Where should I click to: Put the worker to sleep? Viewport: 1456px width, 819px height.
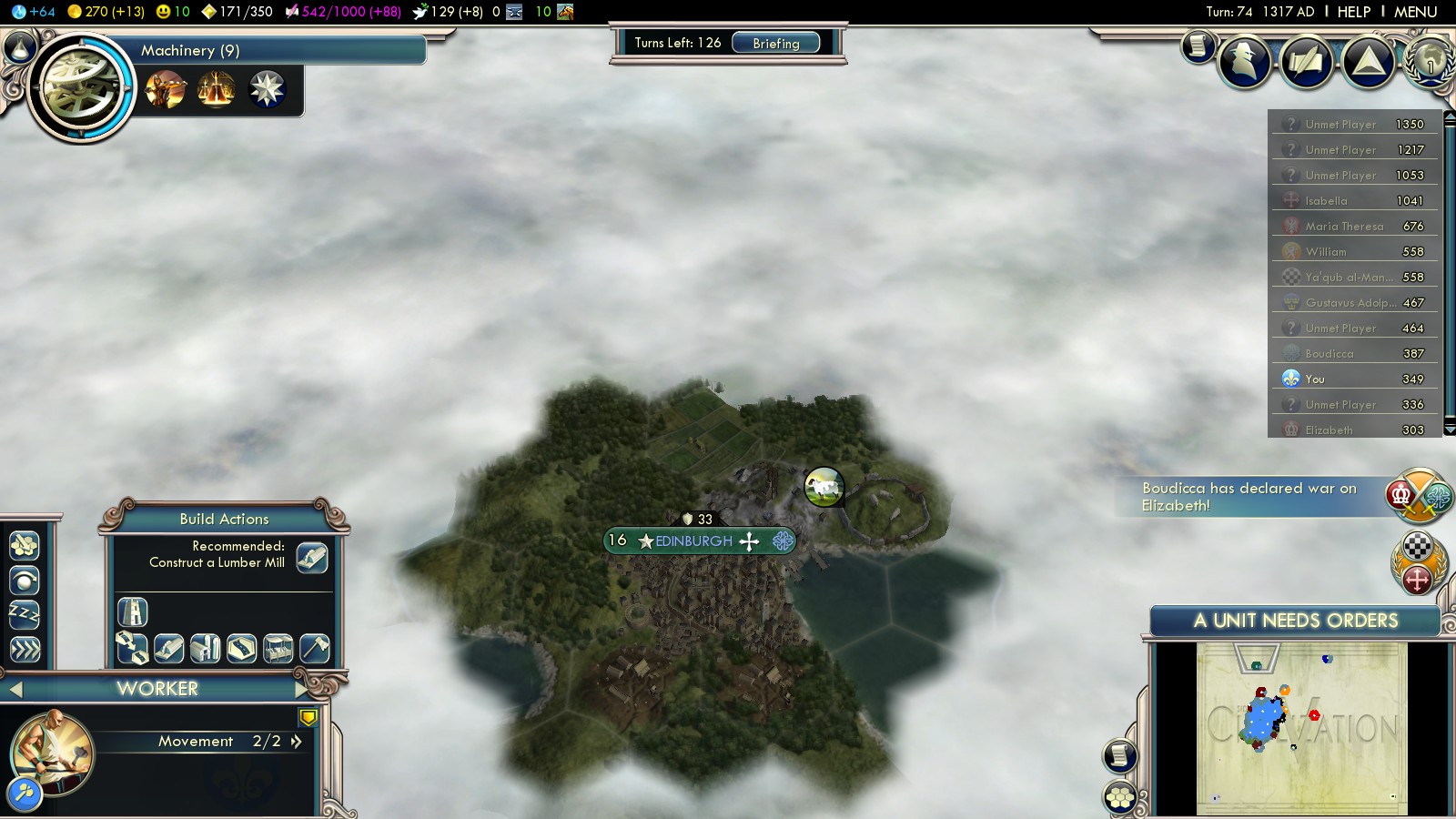click(x=25, y=615)
